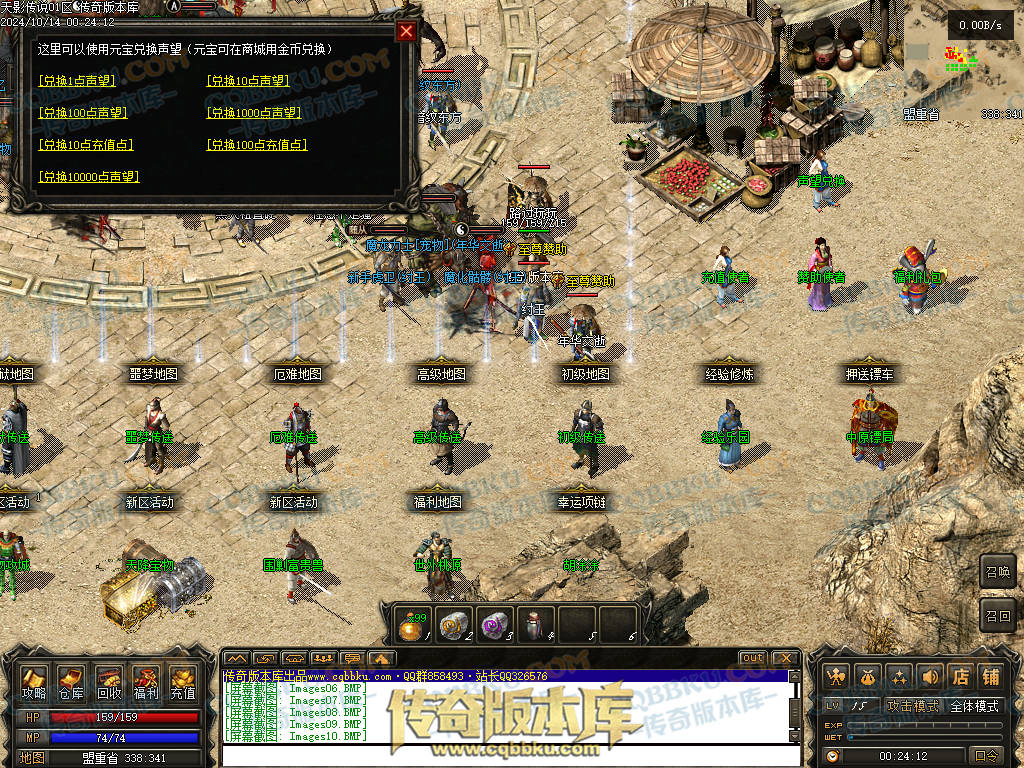This screenshot has height=768, width=1024.
Task: Open the 仓库 warehouse
Action: [x=71, y=683]
